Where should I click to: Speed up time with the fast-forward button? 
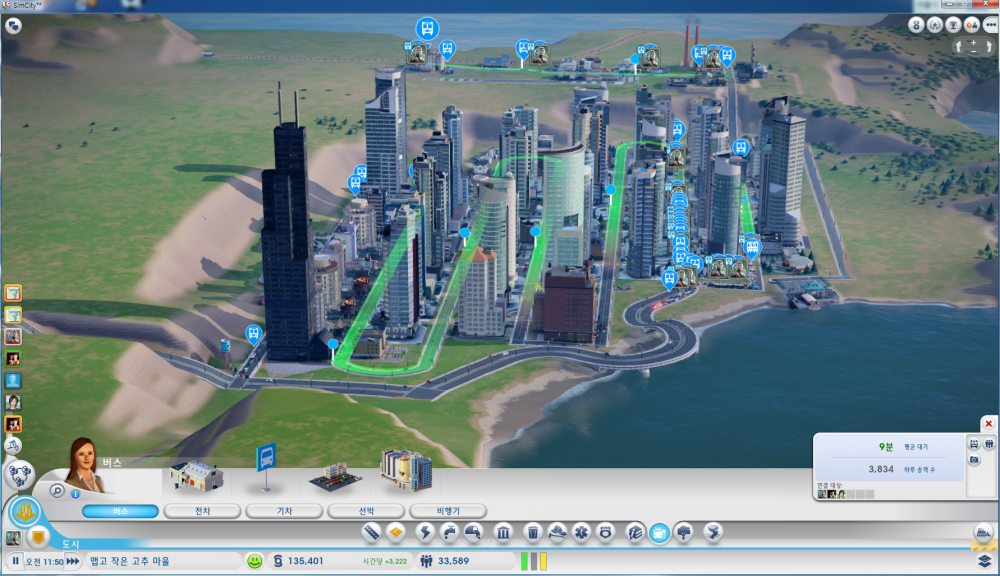(x=72, y=561)
